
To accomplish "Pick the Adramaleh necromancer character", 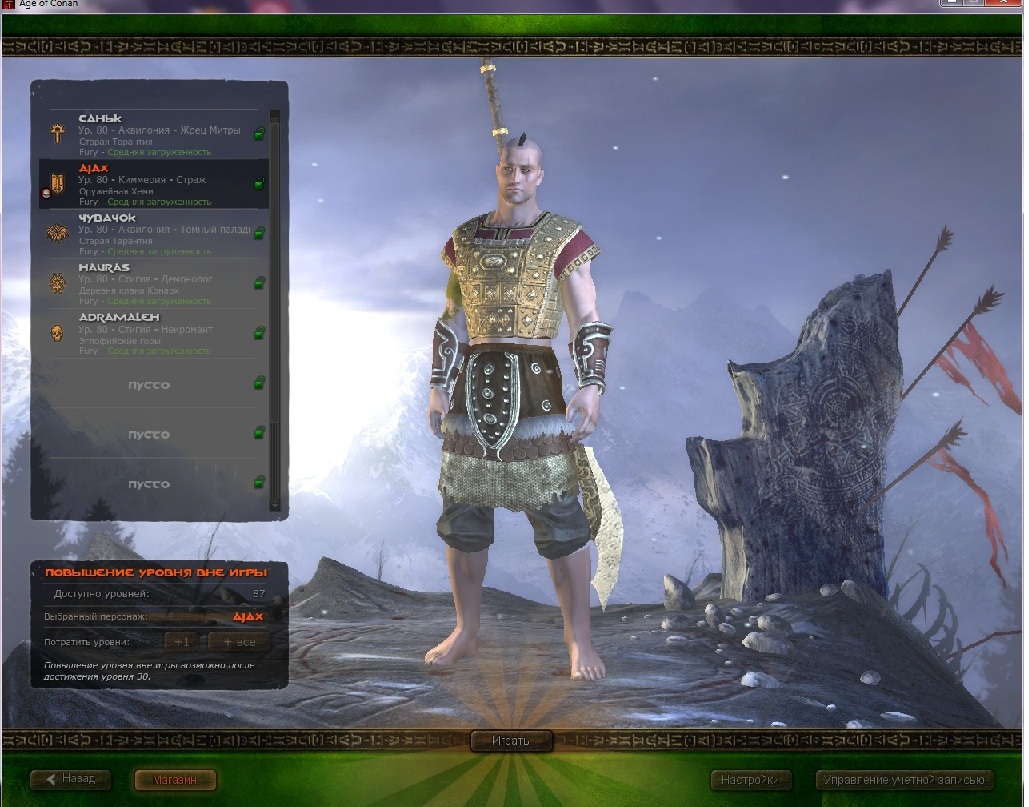I will 150,333.
